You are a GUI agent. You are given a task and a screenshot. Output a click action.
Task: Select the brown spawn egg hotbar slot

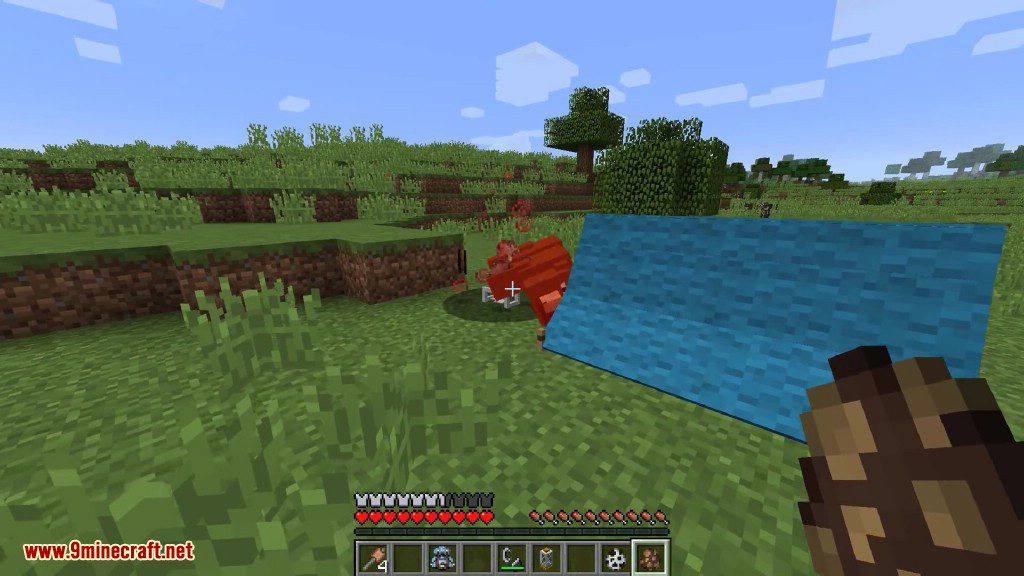click(651, 558)
